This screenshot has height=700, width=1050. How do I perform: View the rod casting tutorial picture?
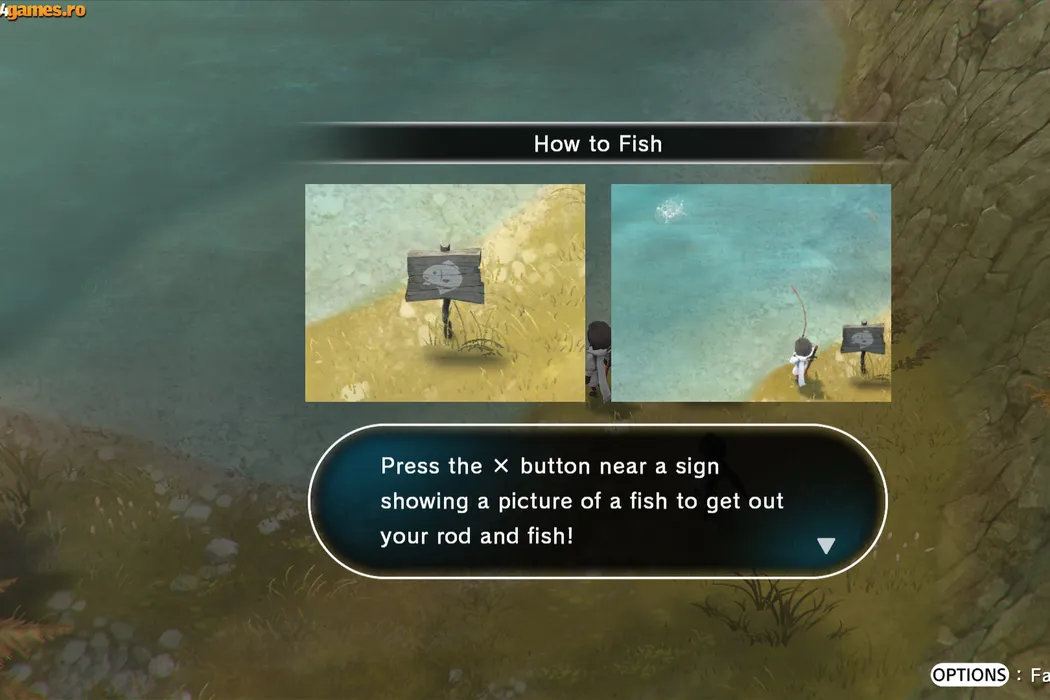[750, 293]
